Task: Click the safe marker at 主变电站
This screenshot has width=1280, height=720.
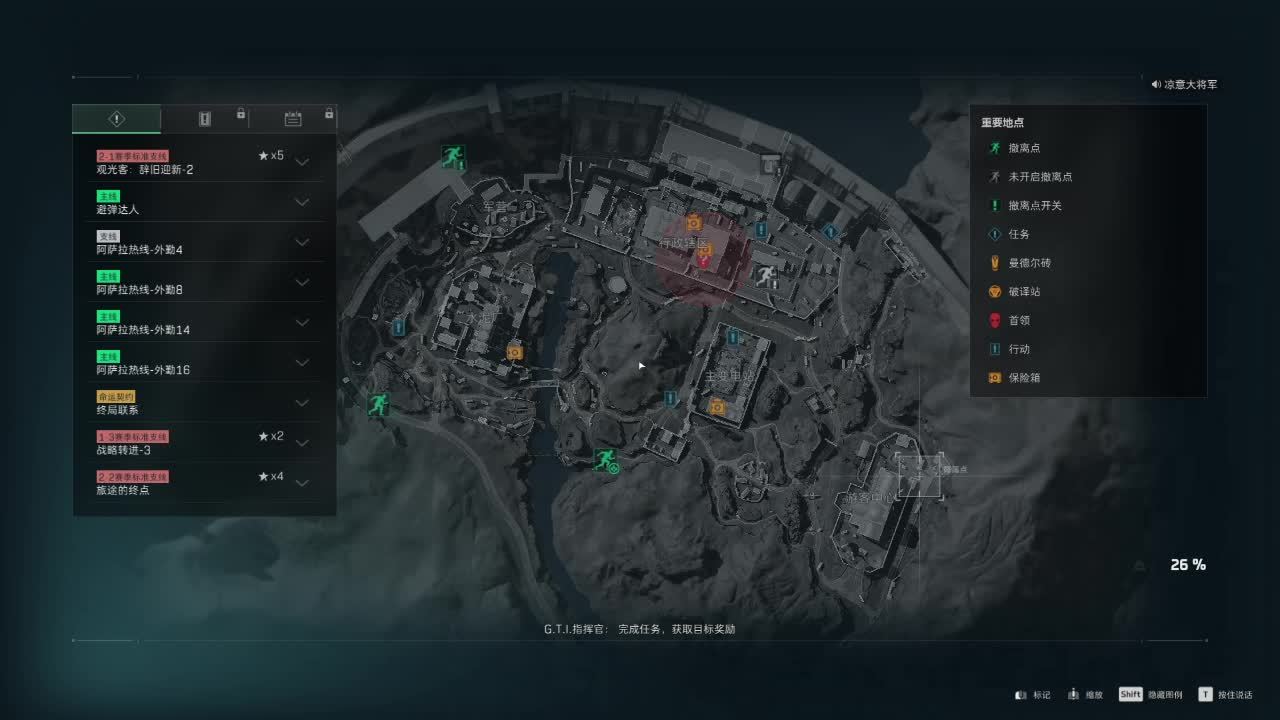Action: pos(717,406)
